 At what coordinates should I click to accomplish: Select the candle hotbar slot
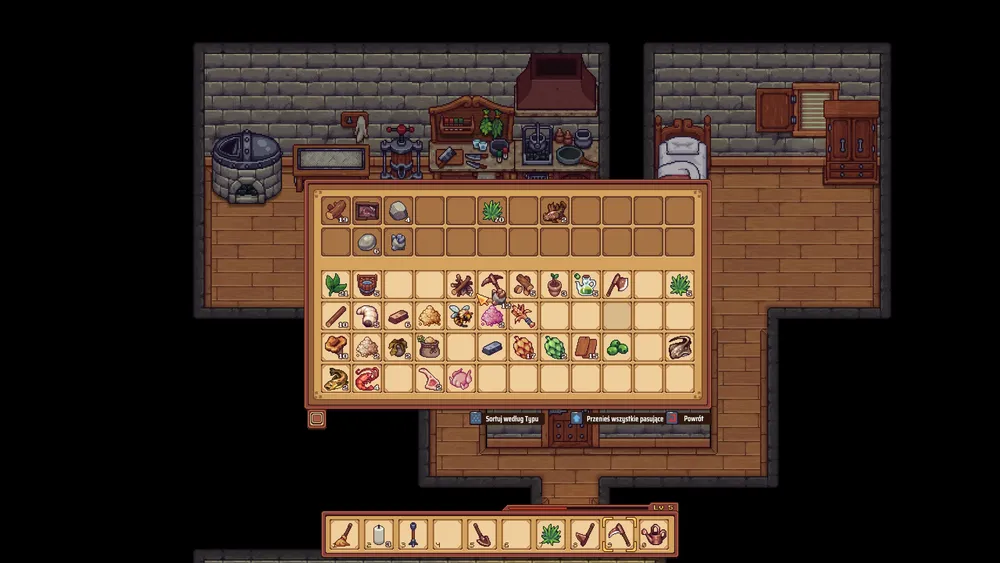378,535
